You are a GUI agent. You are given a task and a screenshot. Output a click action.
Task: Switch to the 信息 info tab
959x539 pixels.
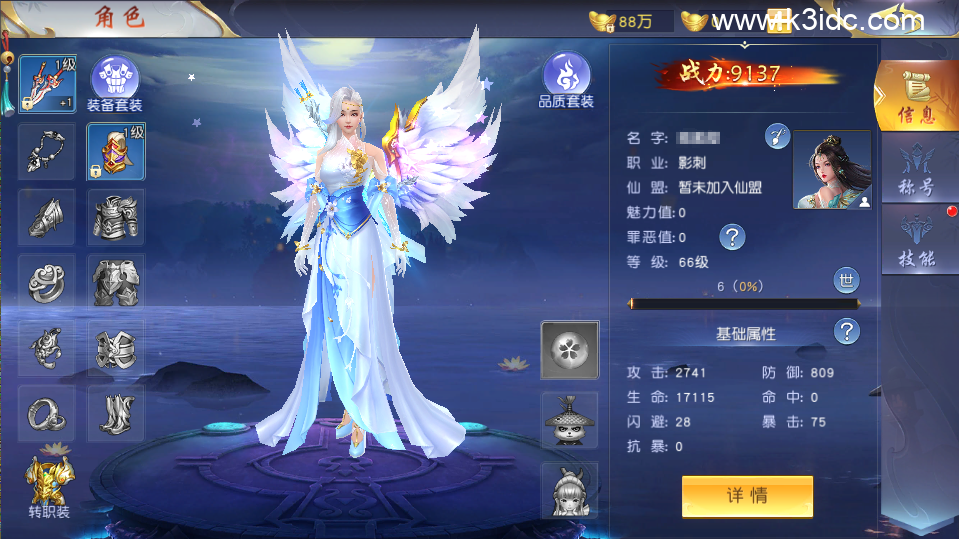pyautogui.click(x=915, y=97)
